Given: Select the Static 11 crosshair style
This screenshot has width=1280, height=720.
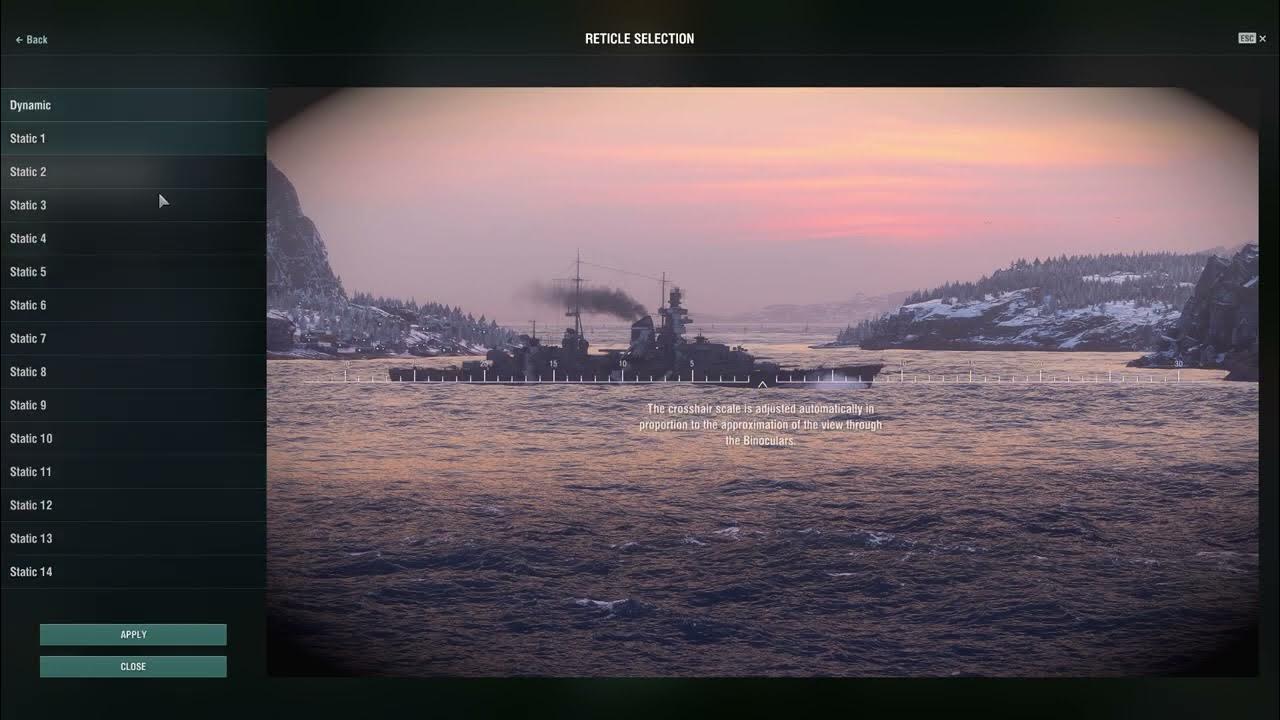Looking at the screenshot, I should 100,471.
